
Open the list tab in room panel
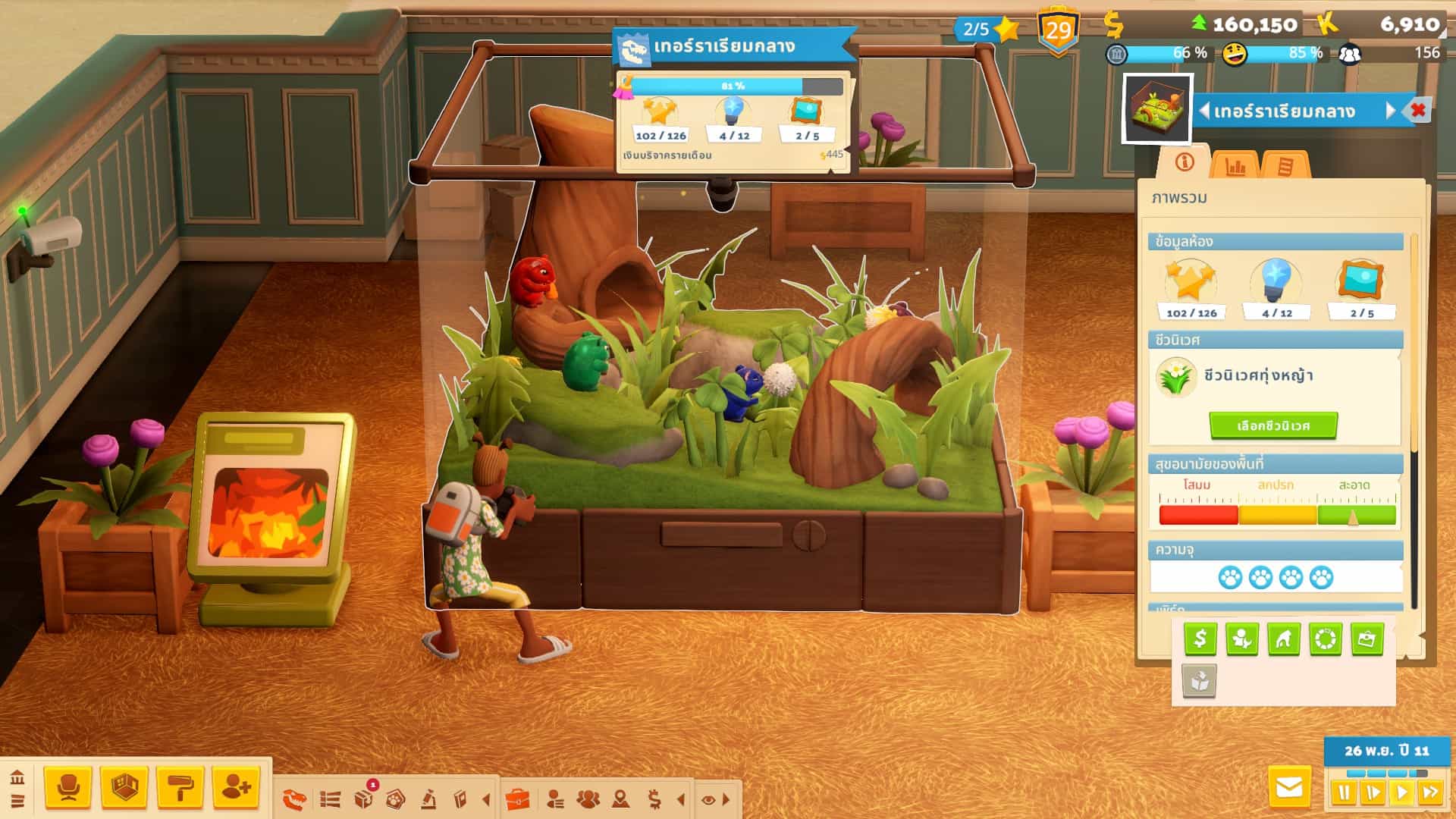(x=1285, y=165)
